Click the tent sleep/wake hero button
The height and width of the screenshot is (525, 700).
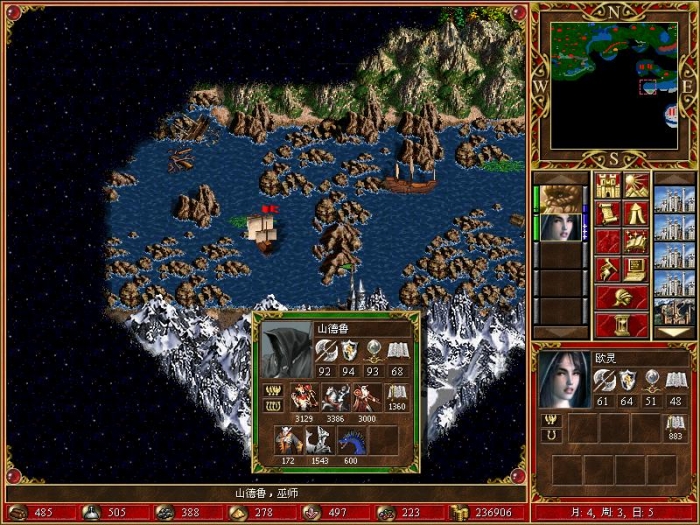[636, 213]
